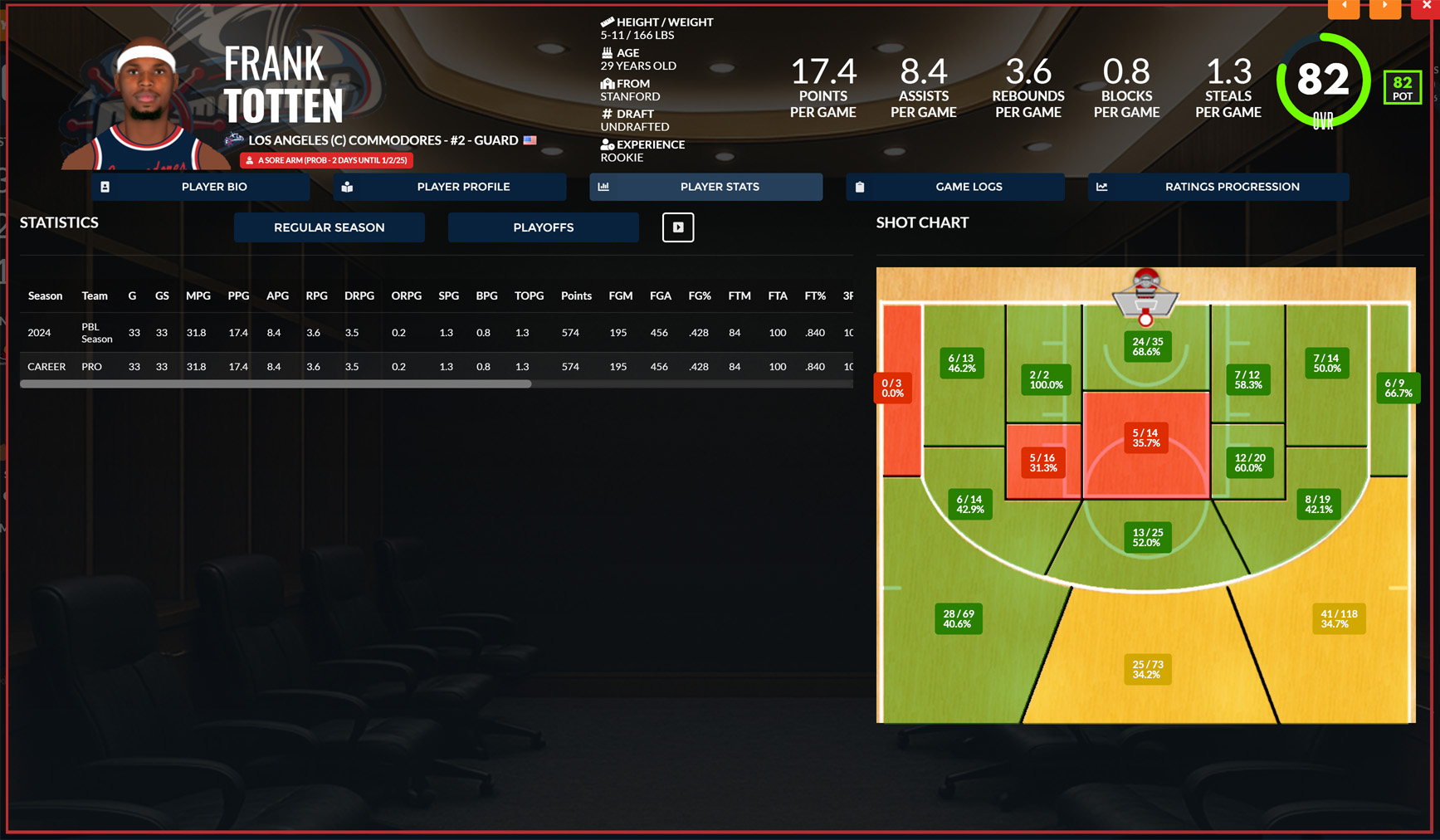The image size is (1440, 840).
Task: Go to next player with right arrow
Action: tap(1385, 7)
